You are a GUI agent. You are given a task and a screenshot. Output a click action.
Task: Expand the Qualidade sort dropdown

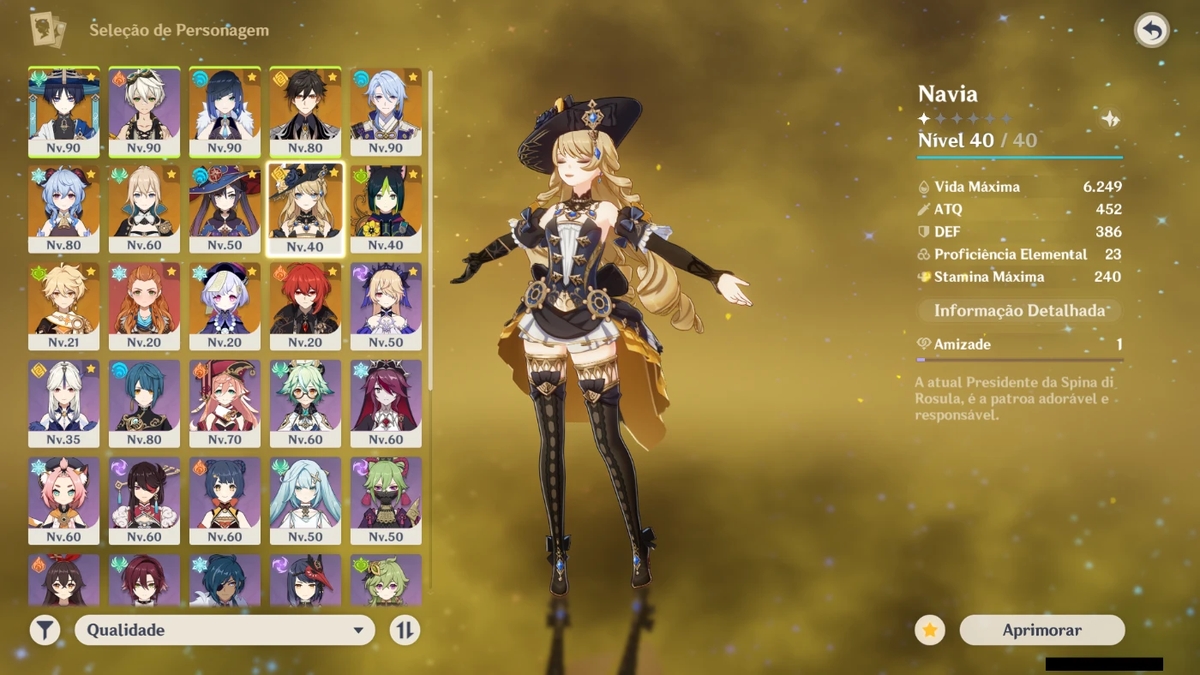coord(225,630)
